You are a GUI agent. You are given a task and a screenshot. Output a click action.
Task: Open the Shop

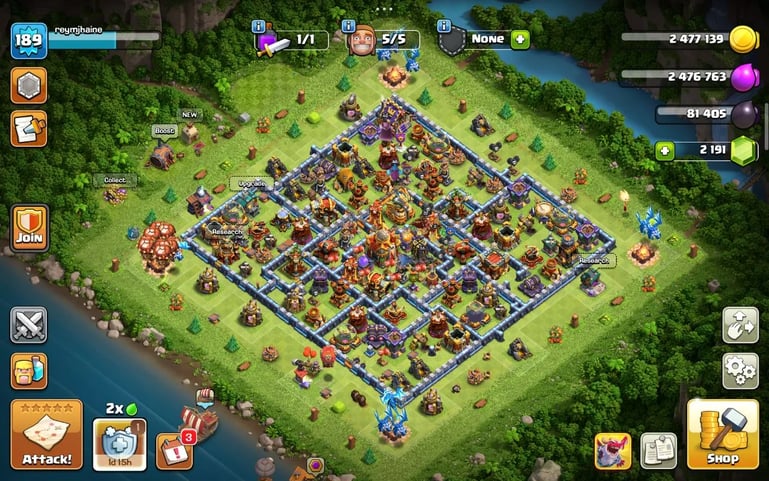pos(722,434)
